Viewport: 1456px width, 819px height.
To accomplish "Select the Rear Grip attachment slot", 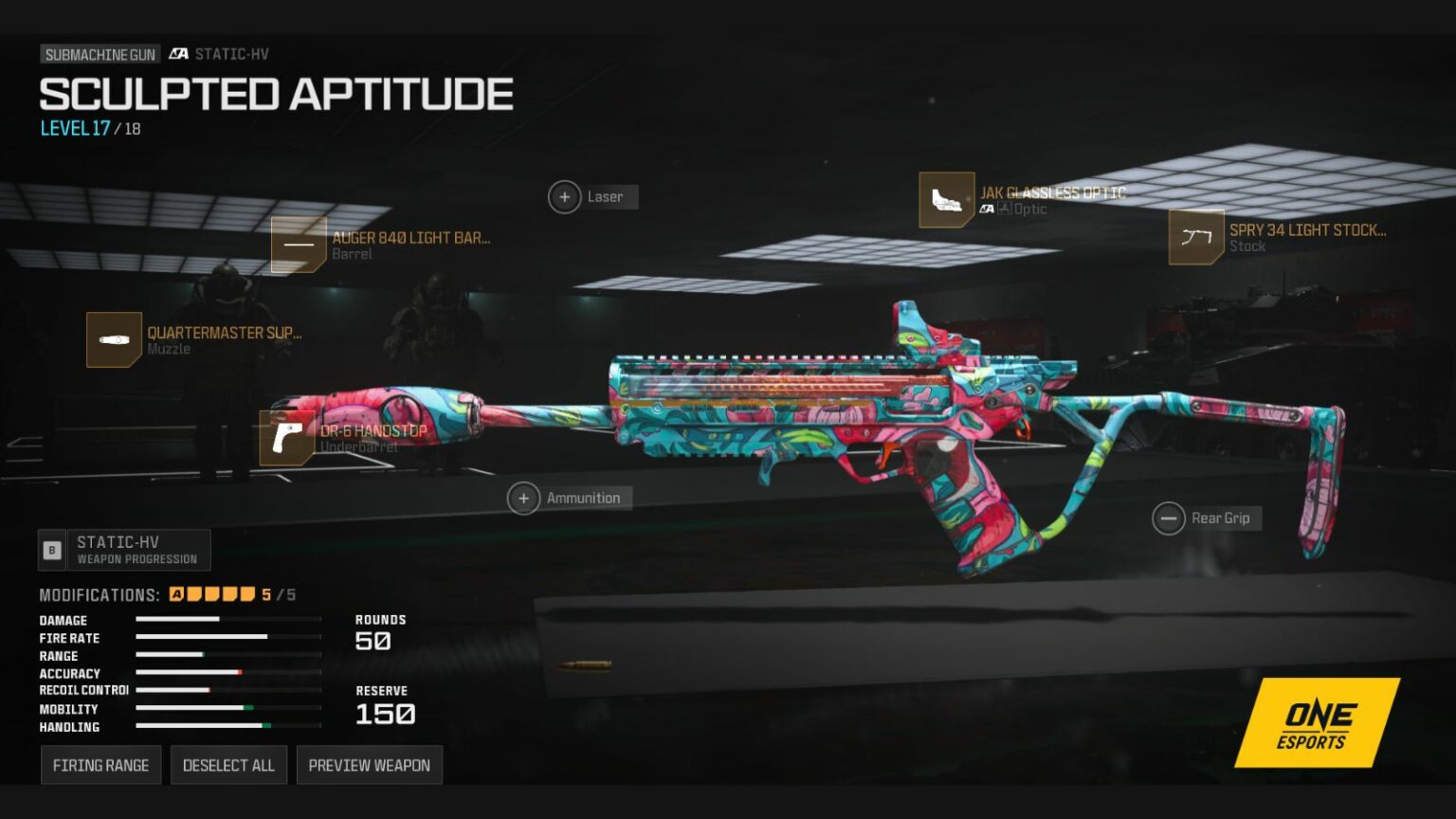I will [1169, 519].
